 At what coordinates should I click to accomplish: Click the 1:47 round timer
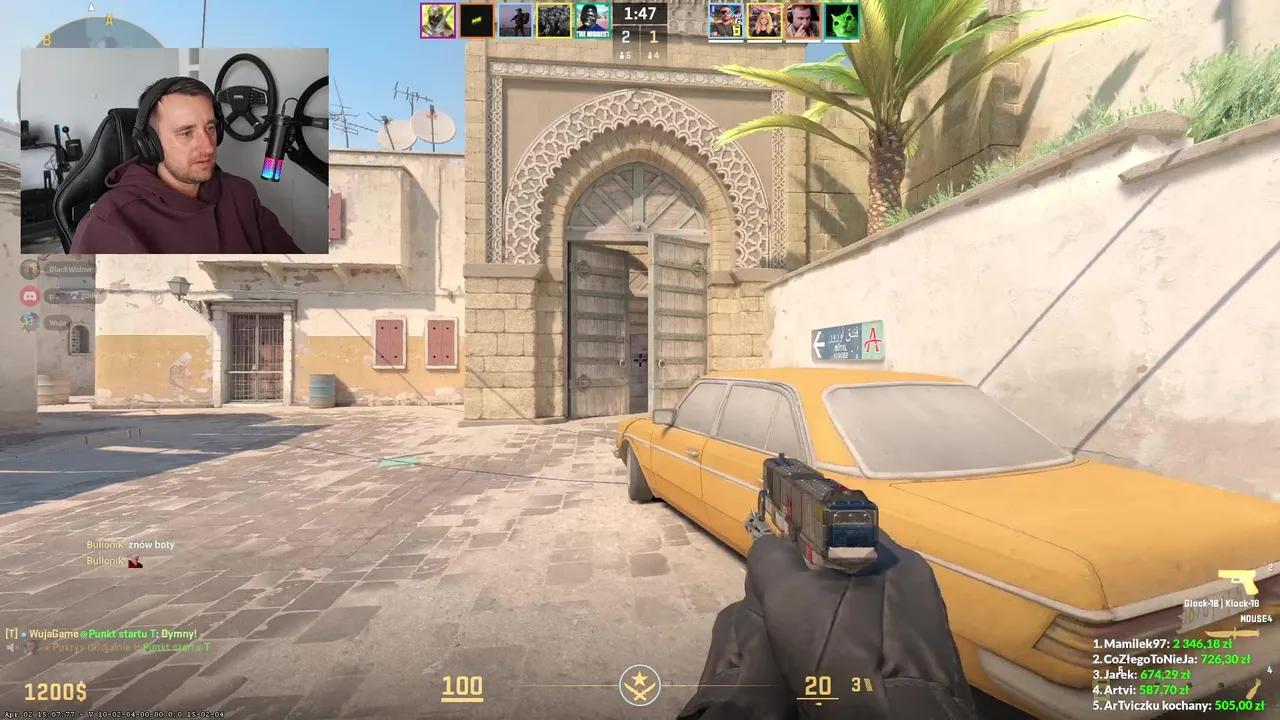(638, 14)
